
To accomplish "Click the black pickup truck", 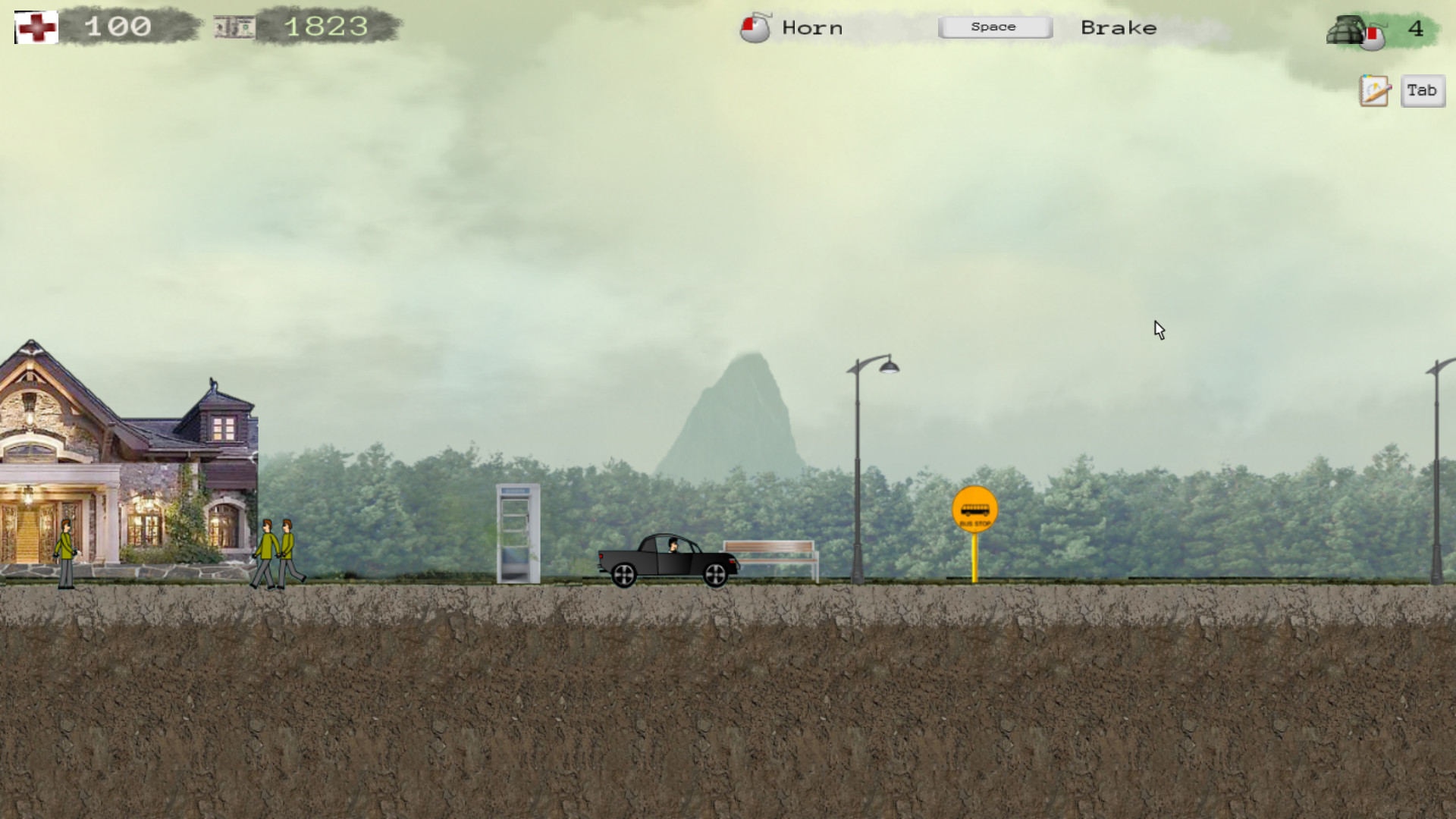I will coord(666,561).
